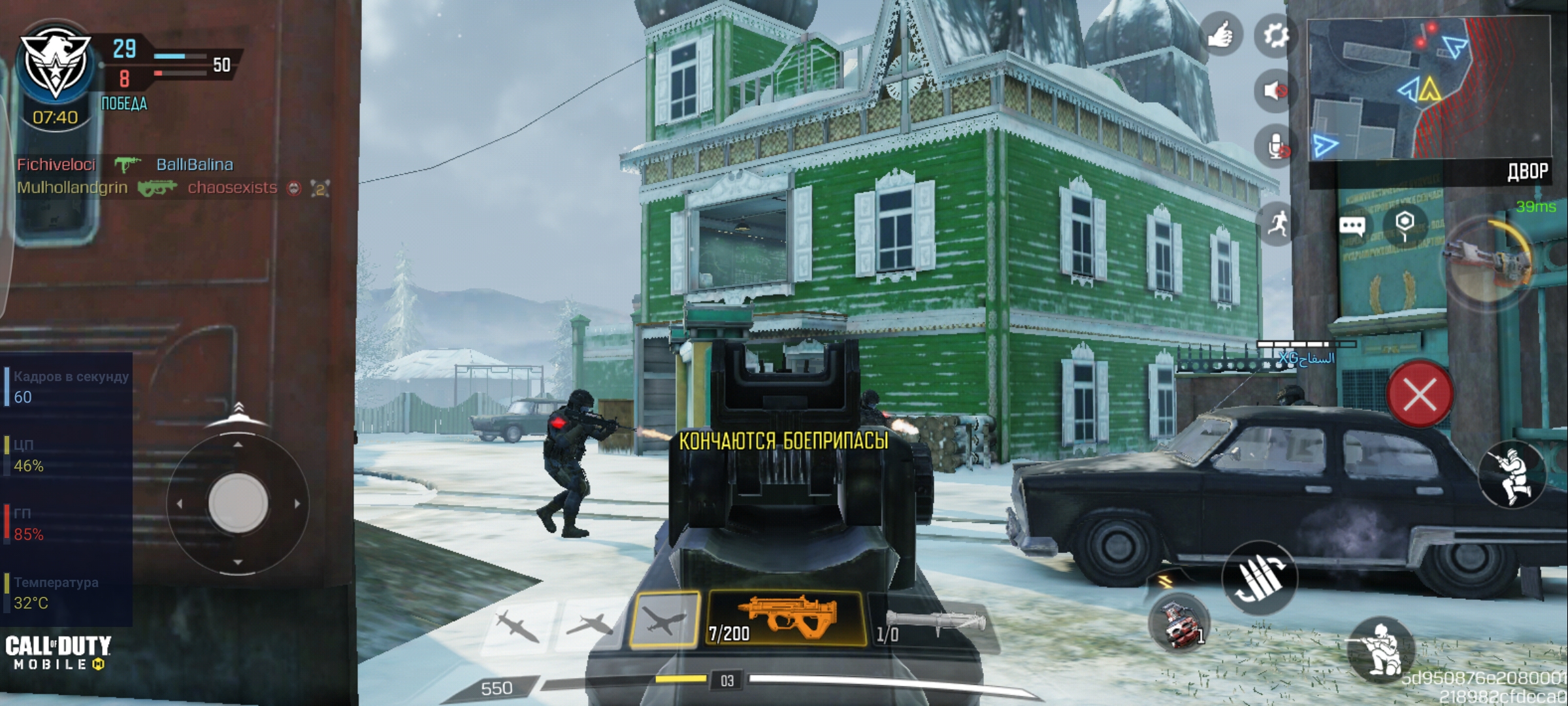Use the missile scorestreak slot
The height and width of the screenshot is (706, 1568).
coord(517,624)
